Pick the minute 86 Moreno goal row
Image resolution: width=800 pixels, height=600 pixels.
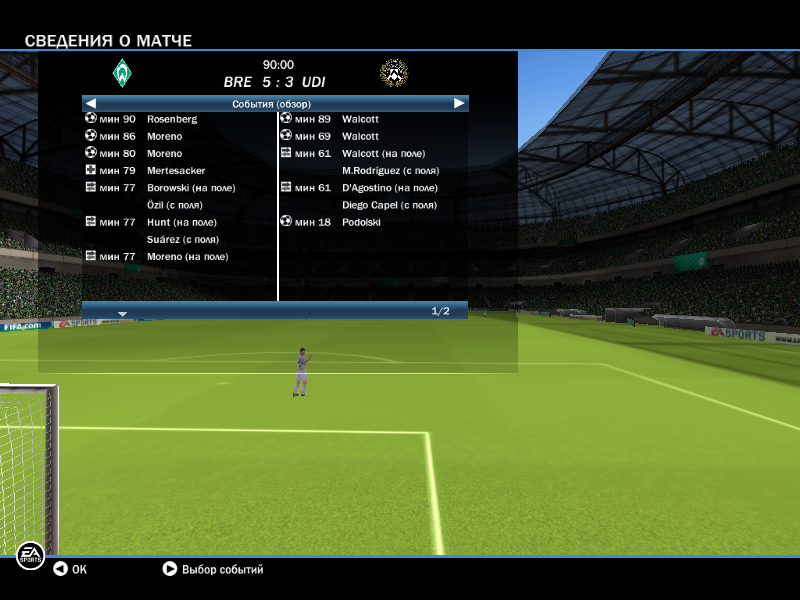tap(164, 136)
